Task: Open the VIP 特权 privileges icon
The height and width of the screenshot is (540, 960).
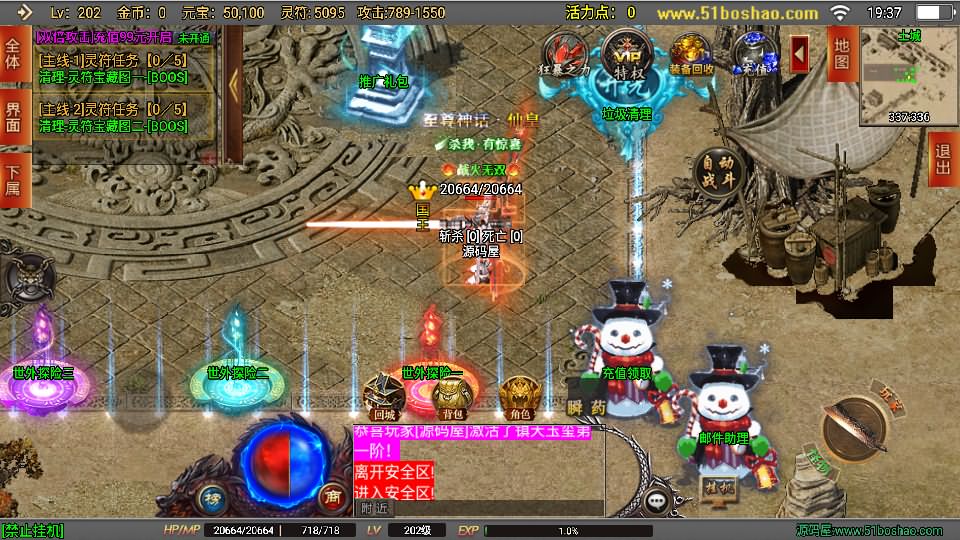Action: (x=628, y=55)
